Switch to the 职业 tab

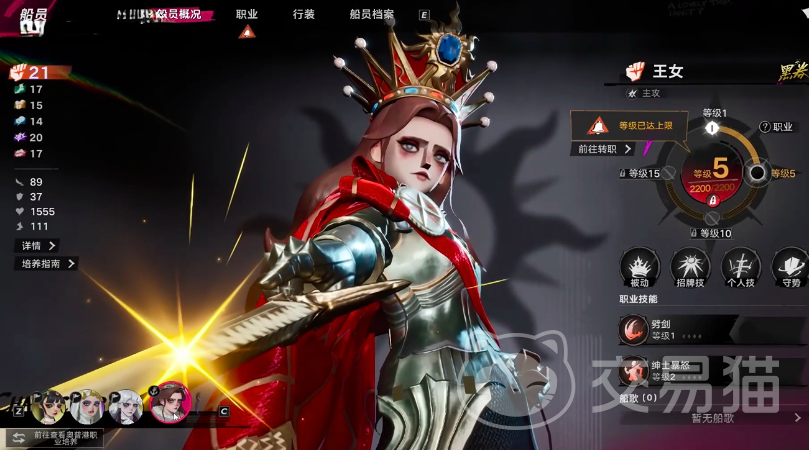click(x=246, y=15)
